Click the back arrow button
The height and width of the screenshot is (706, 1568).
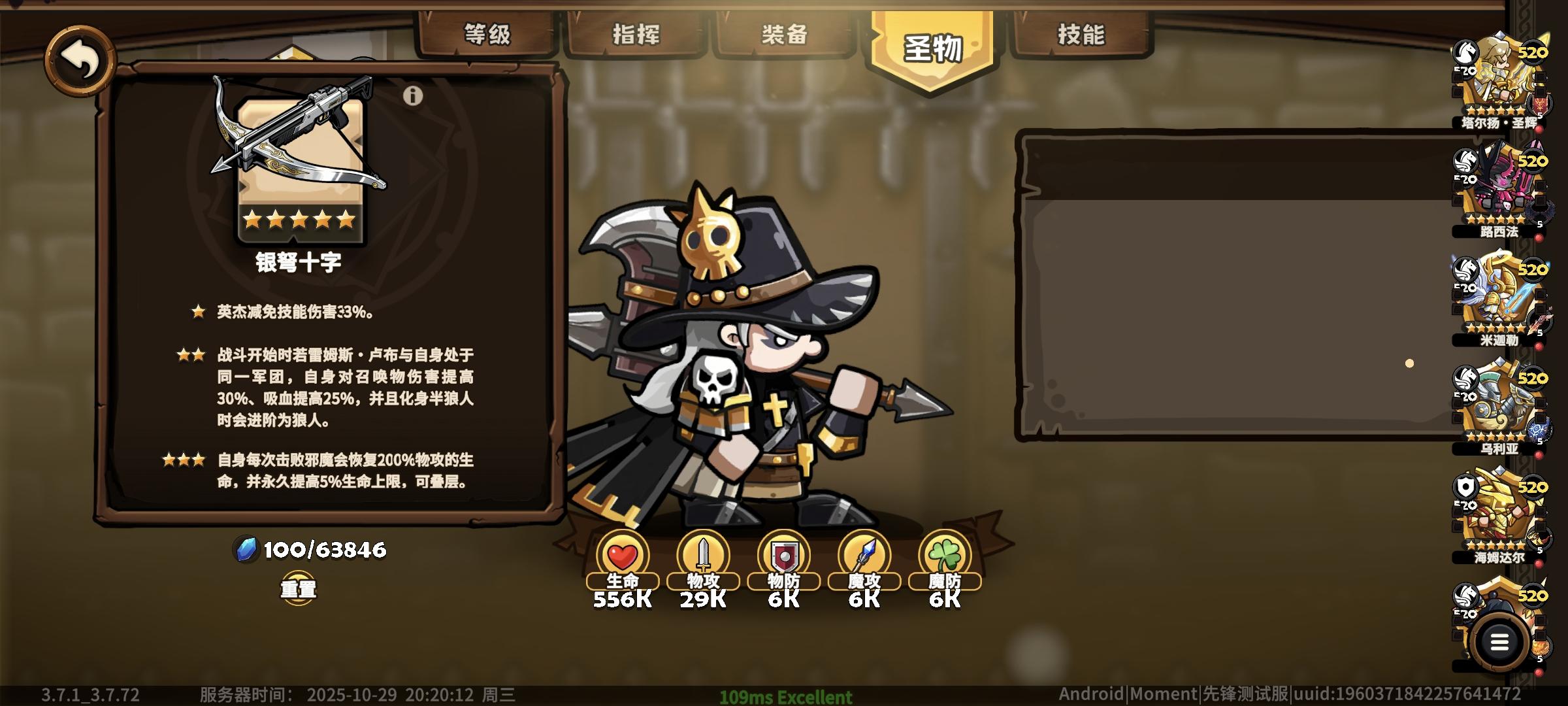point(80,60)
